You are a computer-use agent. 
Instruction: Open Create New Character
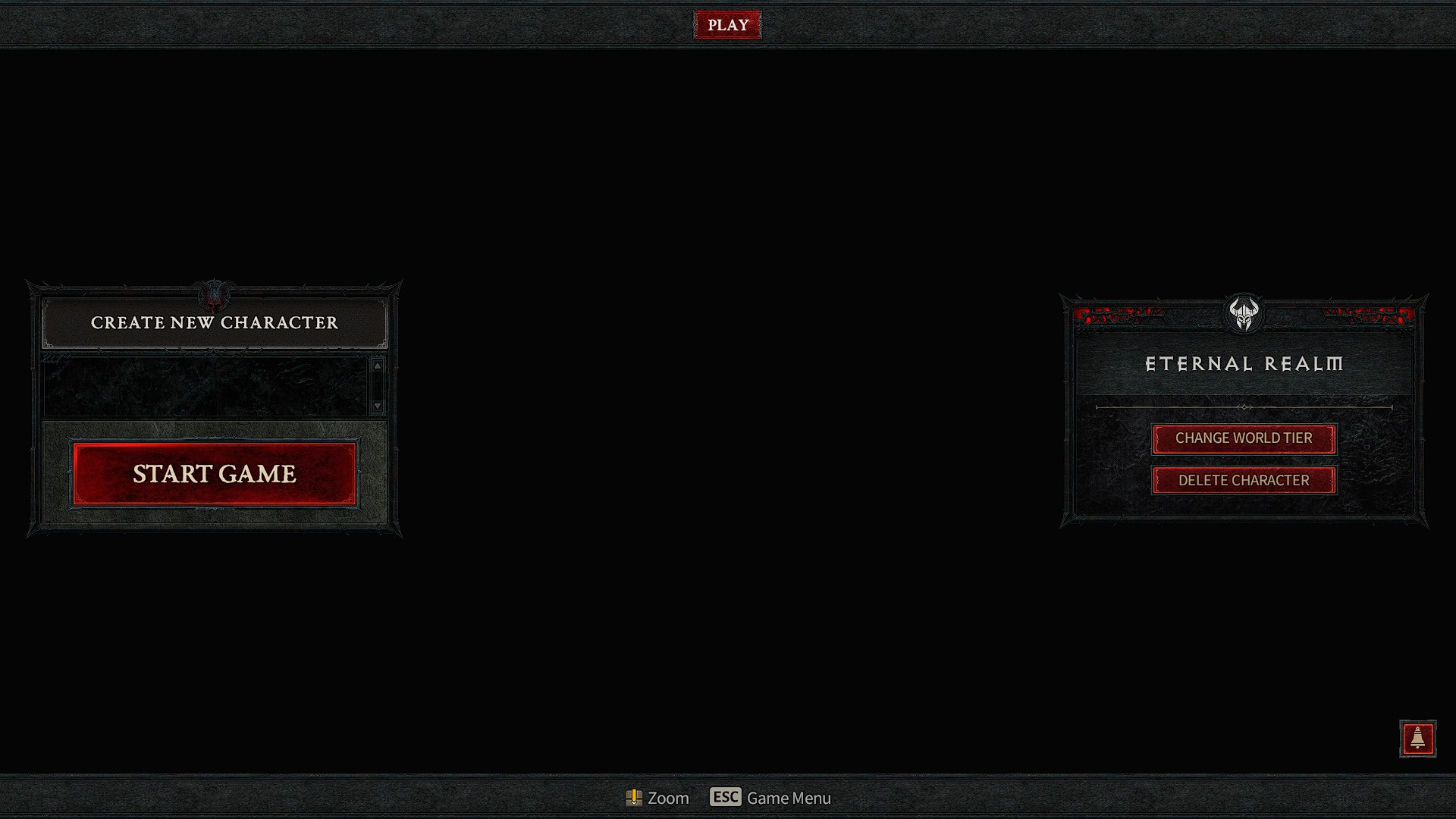click(x=215, y=322)
